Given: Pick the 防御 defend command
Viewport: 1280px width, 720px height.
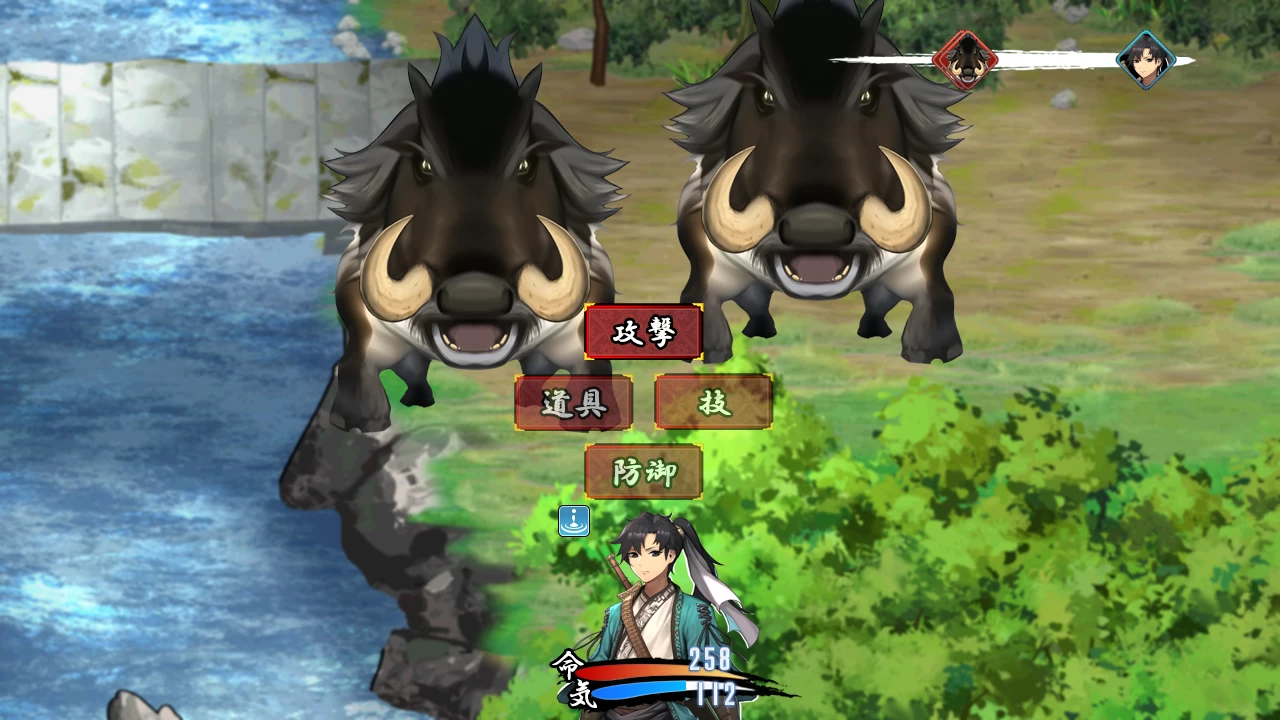Looking at the screenshot, I should [643, 472].
